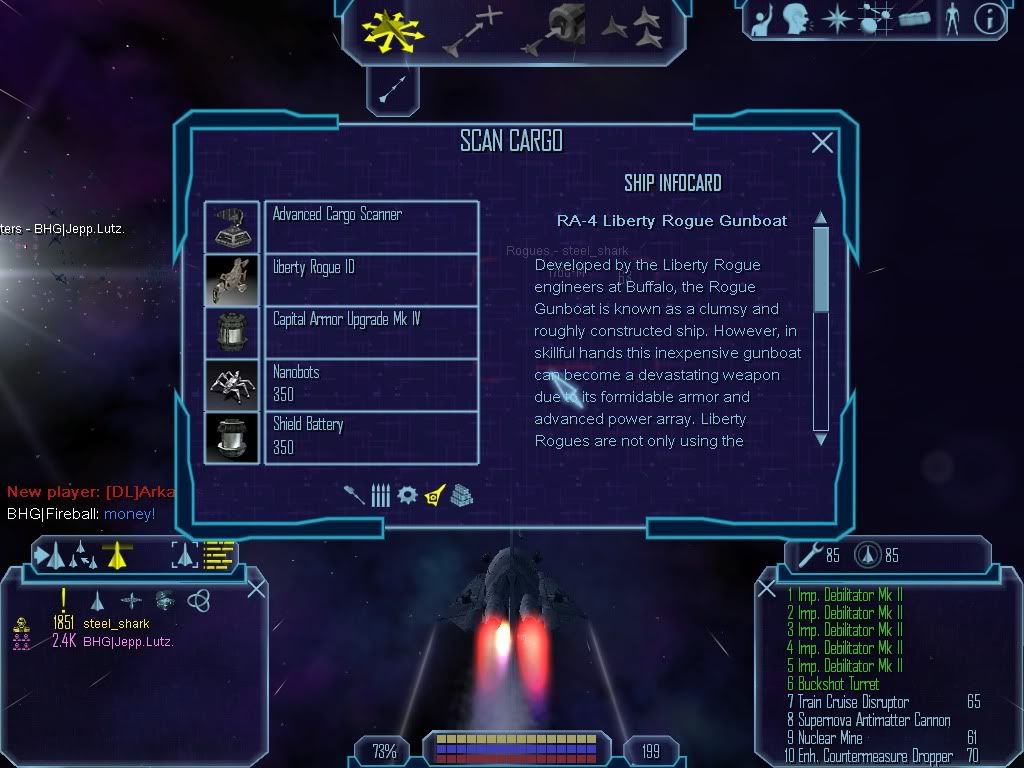Select Capital Armor Upgrade Mk IV row

coord(341,332)
